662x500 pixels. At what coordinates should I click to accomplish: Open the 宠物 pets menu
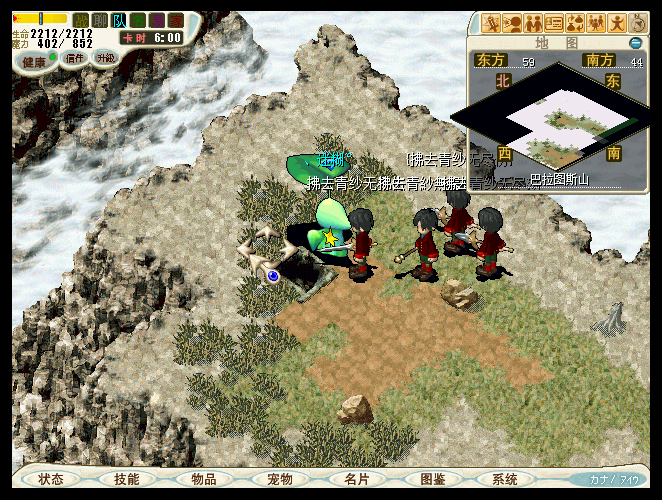click(280, 479)
